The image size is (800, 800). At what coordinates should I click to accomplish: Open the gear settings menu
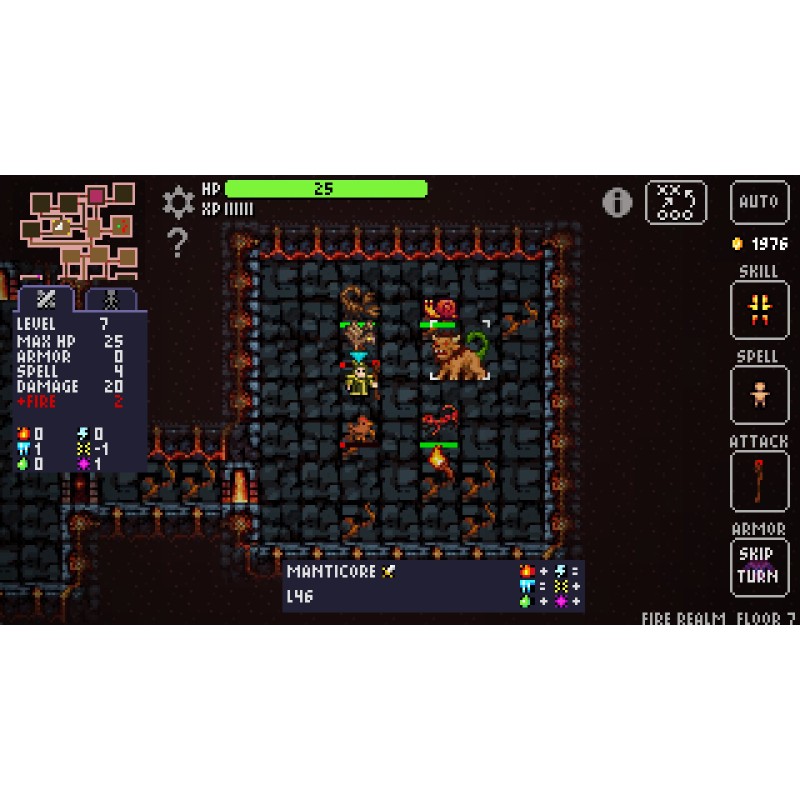[178, 202]
